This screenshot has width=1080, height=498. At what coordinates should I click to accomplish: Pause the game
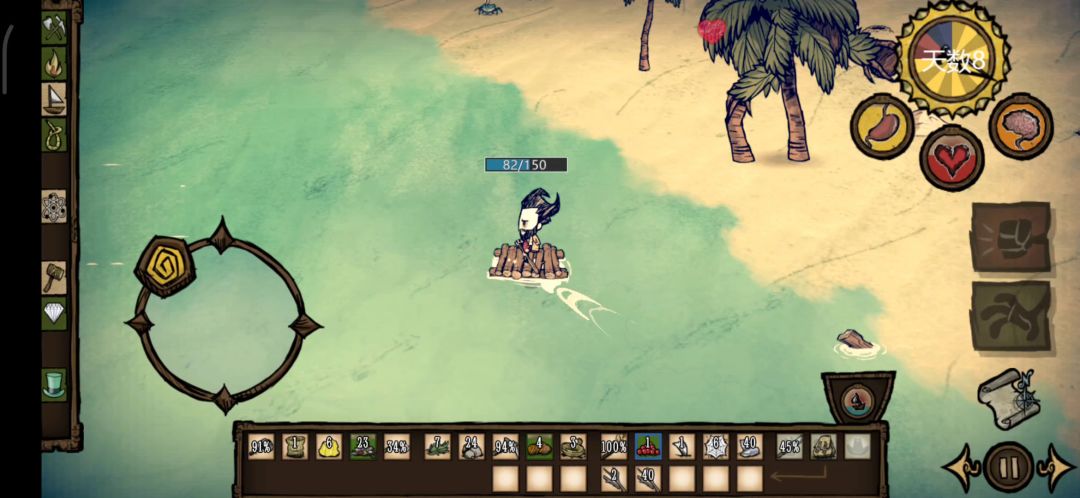point(1008,467)
